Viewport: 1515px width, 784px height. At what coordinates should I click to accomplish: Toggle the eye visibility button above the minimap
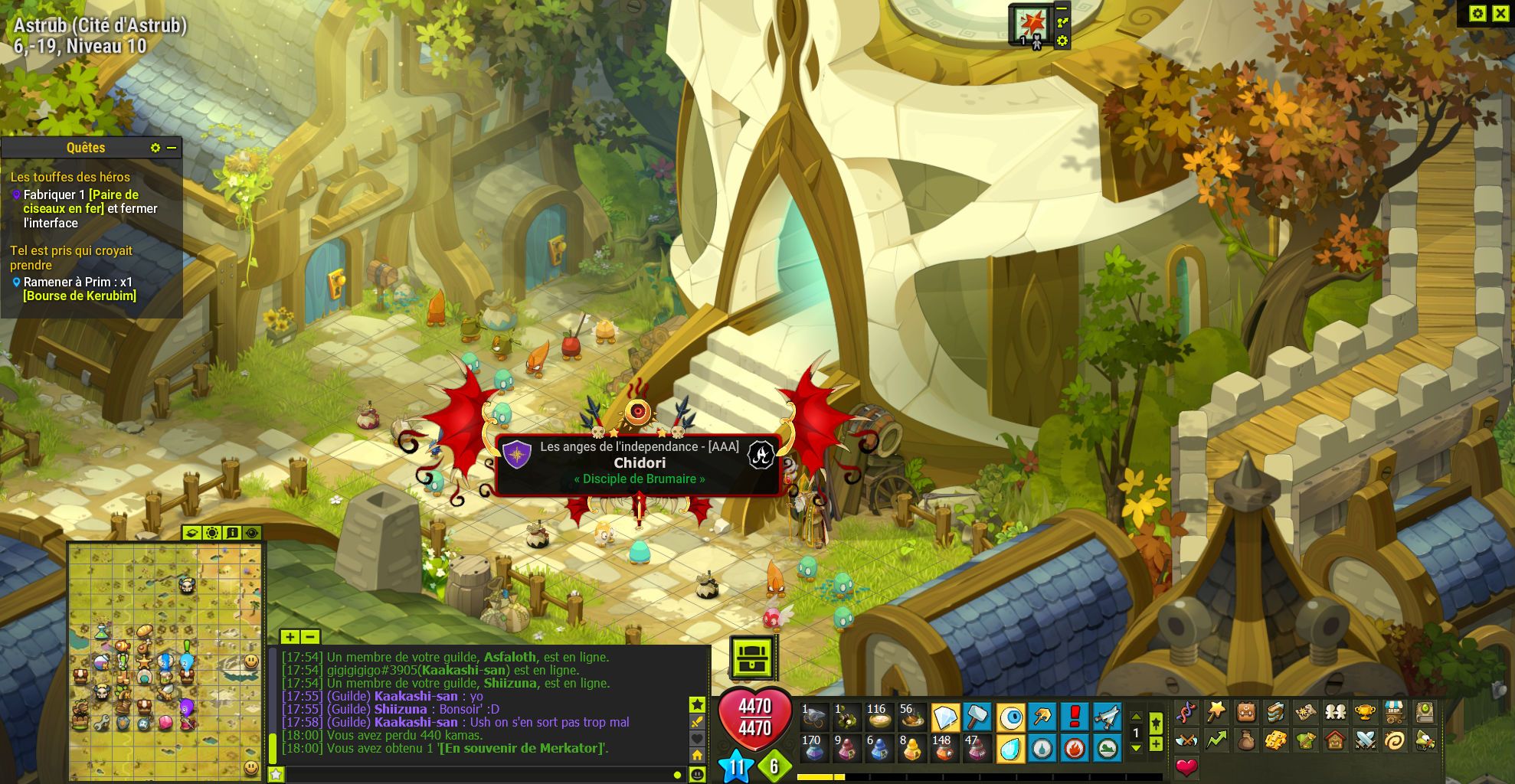251,534
